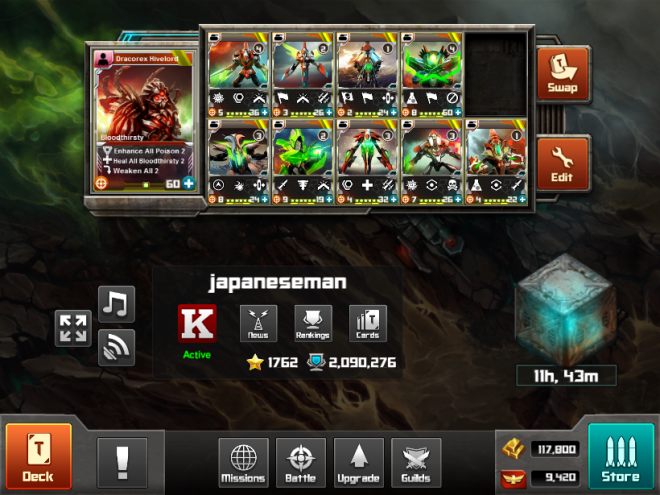Click the red K guild emblem

pos(197,323)
